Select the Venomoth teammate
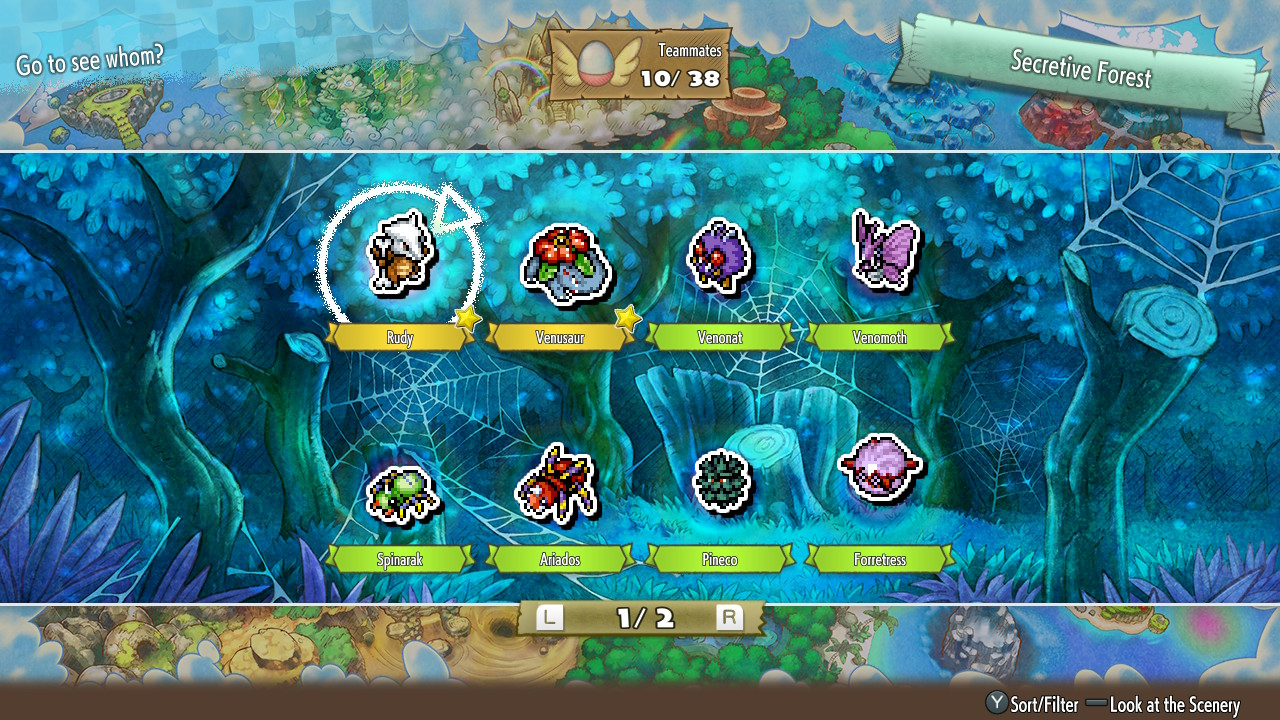The width and height of the screenshot is (1280, 720). 883,252
